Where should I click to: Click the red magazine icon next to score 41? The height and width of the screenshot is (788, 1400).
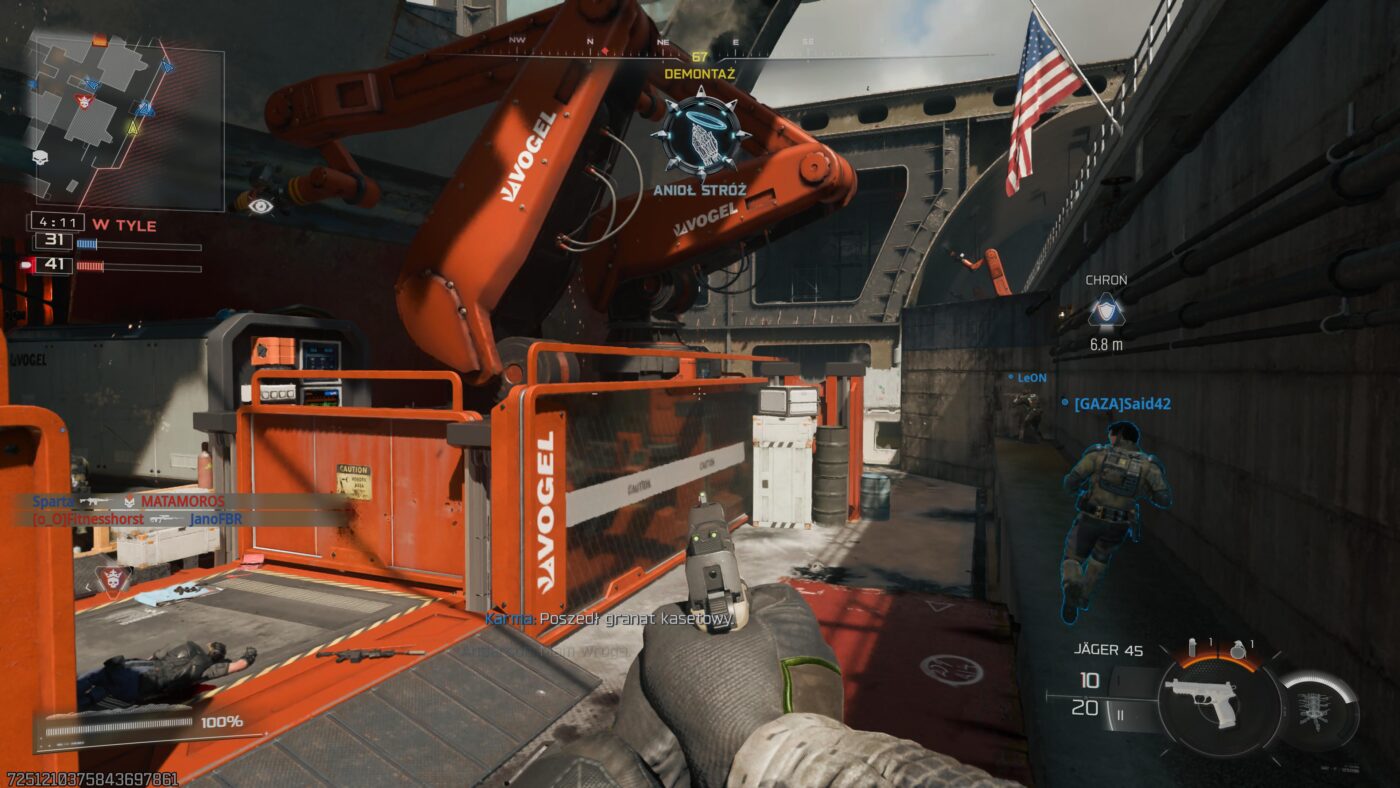27,264
